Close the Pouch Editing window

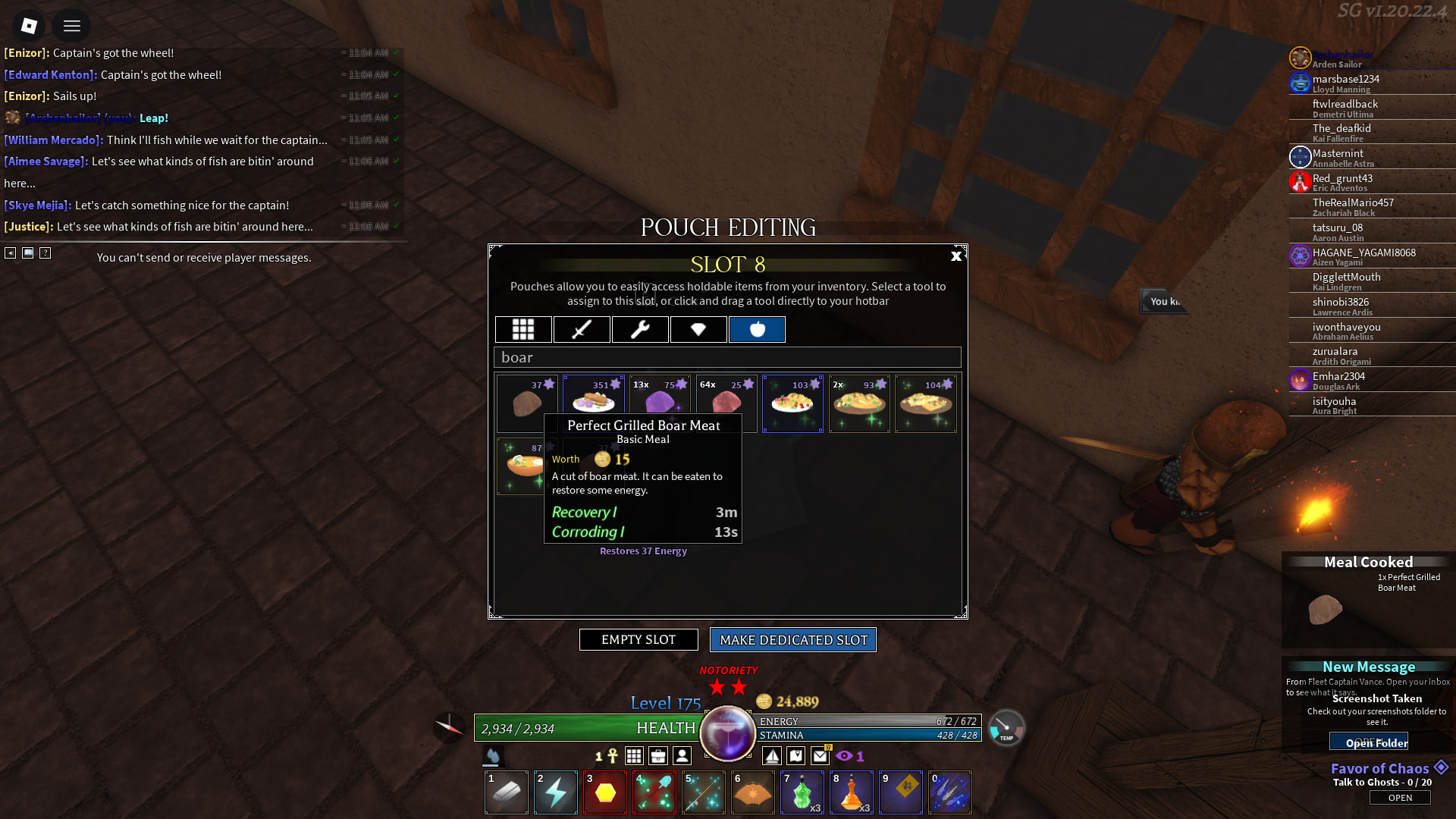955,256
